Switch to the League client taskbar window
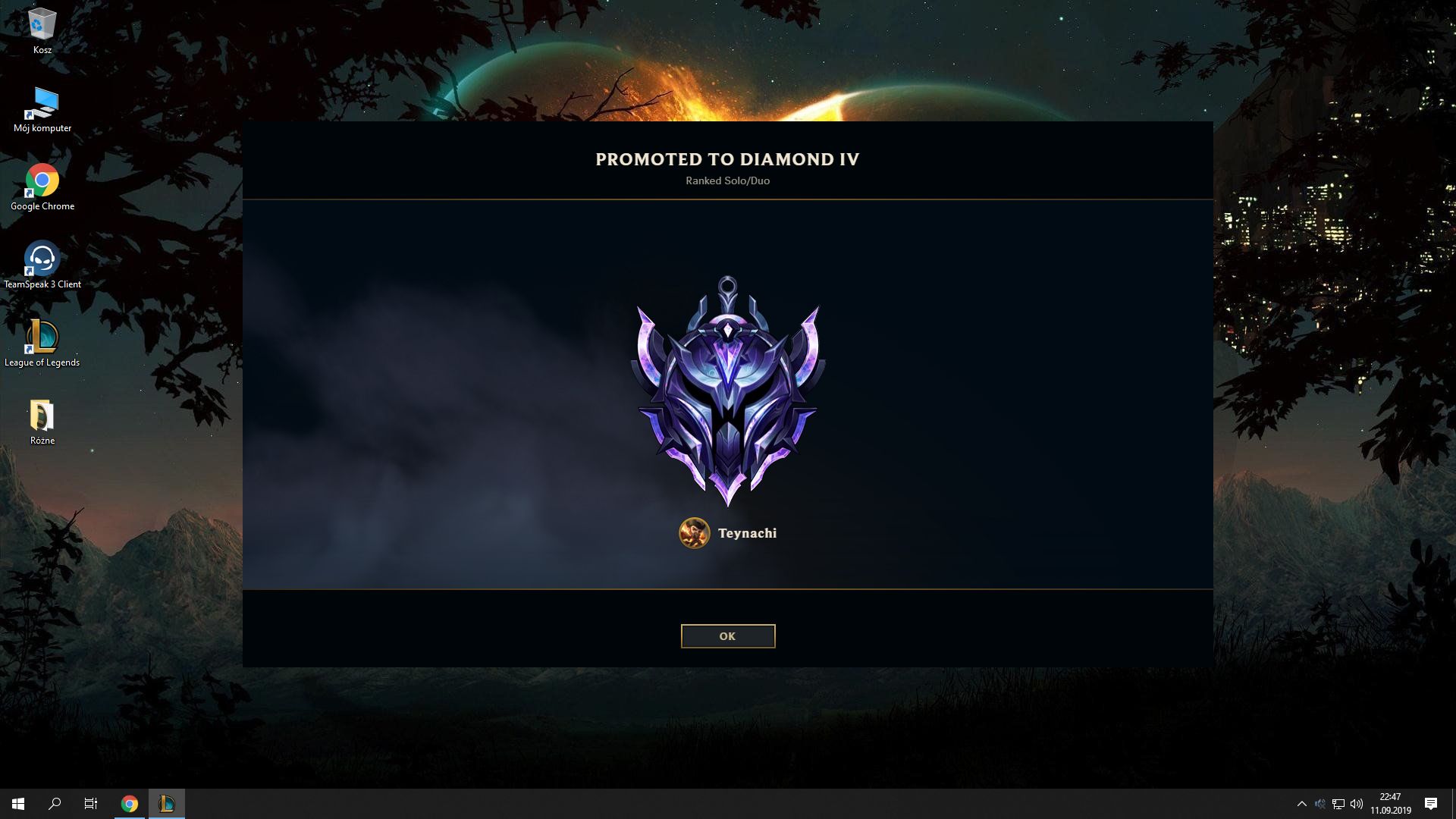Screen dimensions: 1456x819 (x=167, y=804)
